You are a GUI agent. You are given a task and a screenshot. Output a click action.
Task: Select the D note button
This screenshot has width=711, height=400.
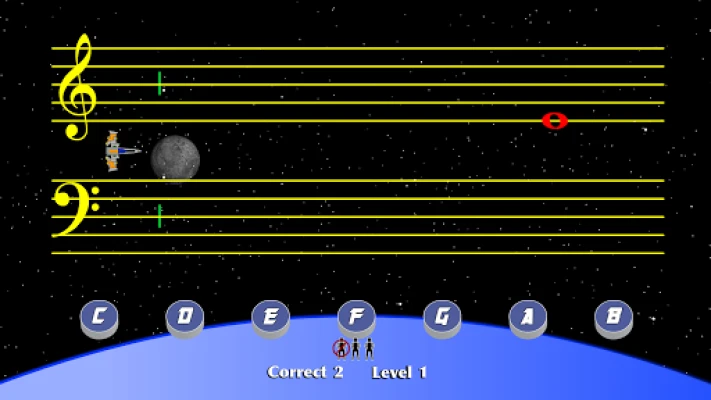[x=185, y=317]
